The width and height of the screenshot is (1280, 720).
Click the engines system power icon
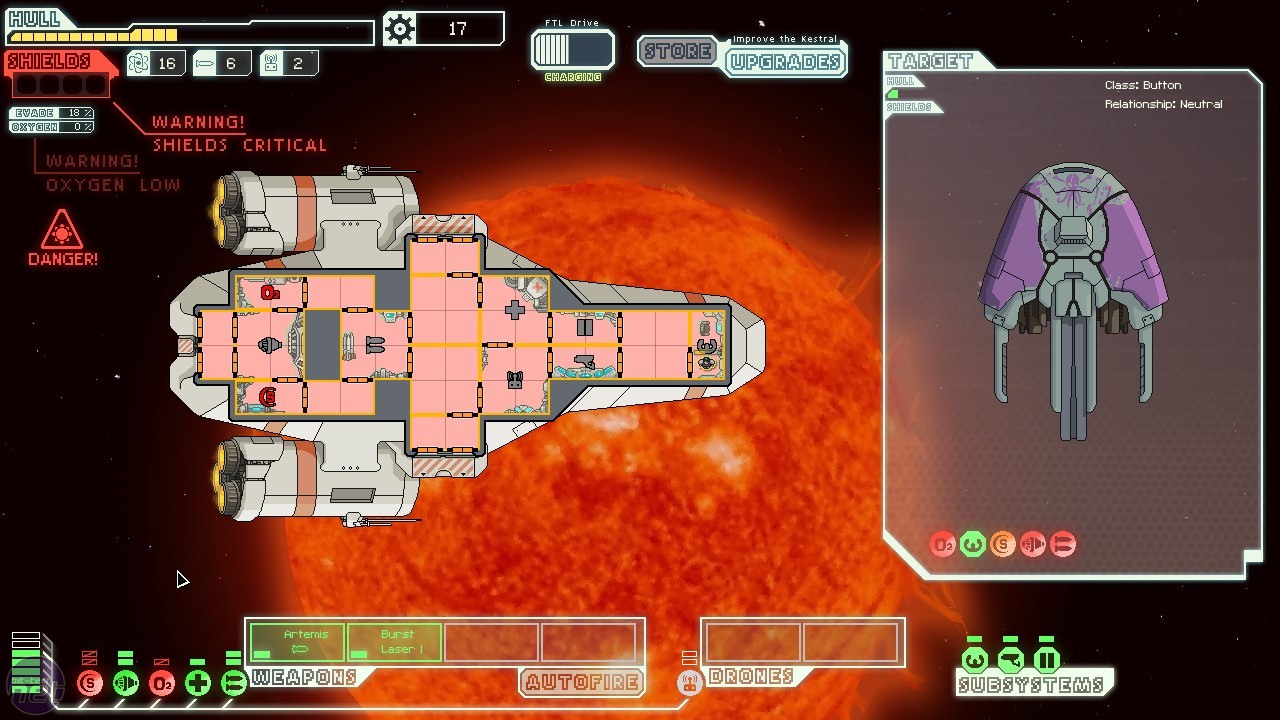tap(126, 684)
